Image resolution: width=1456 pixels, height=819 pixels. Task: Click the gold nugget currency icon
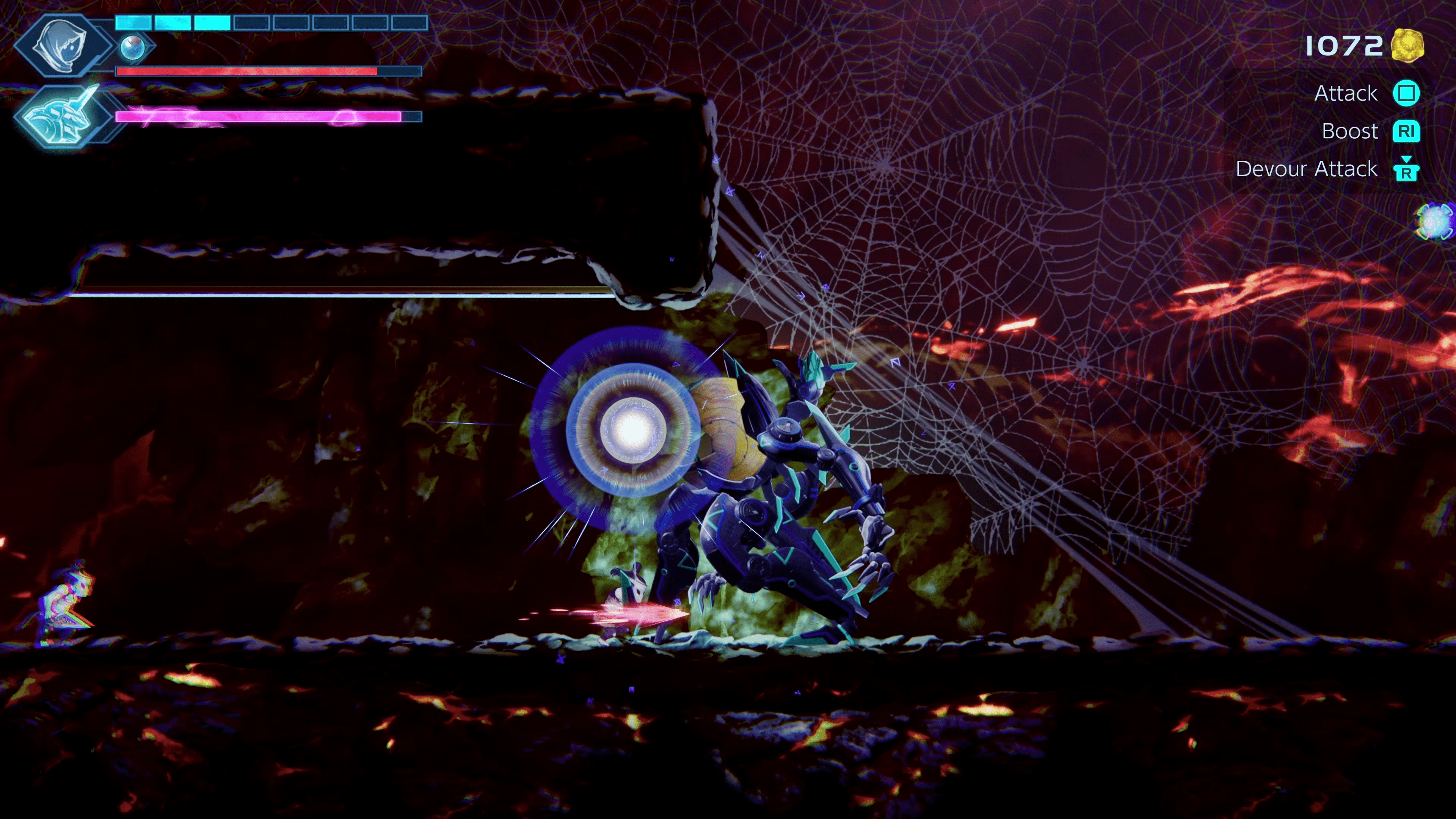click(1407, 45)
